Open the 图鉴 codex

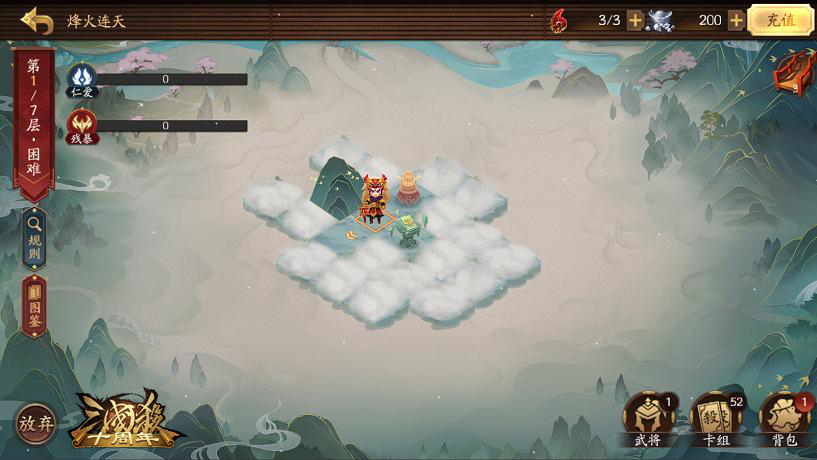[34, 307]
